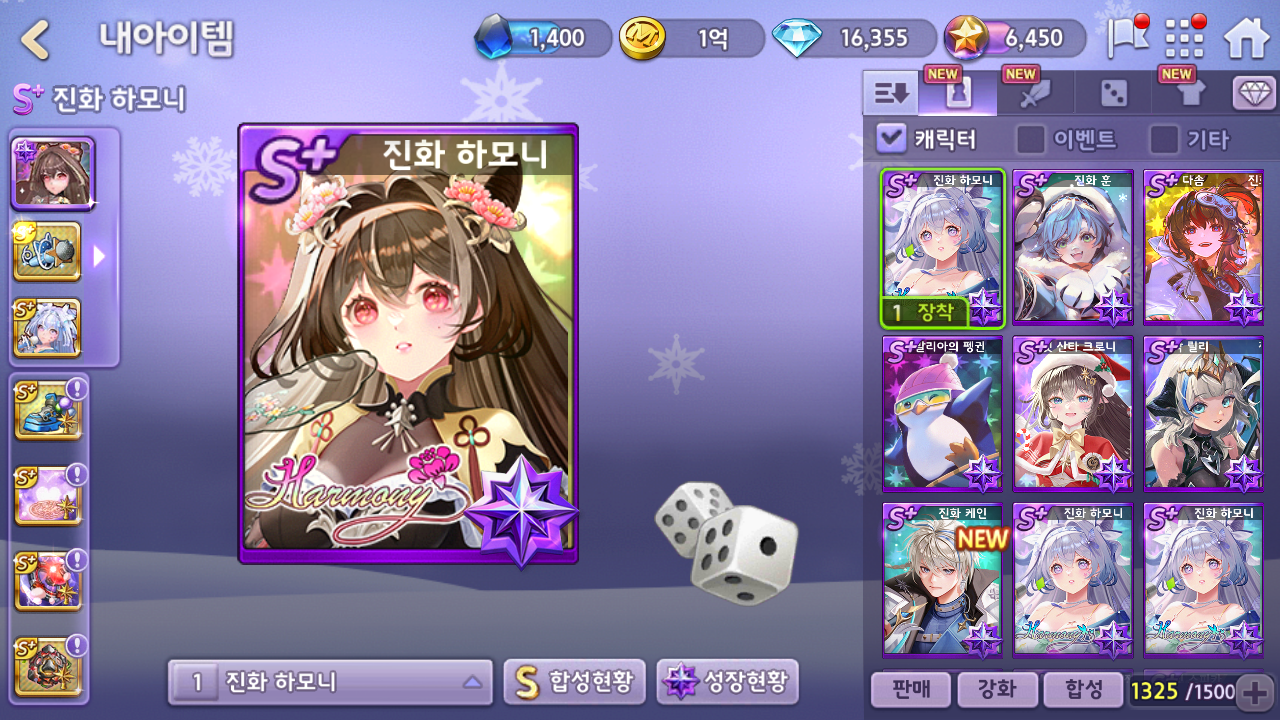Choose the penguin character card

(942, 414)
